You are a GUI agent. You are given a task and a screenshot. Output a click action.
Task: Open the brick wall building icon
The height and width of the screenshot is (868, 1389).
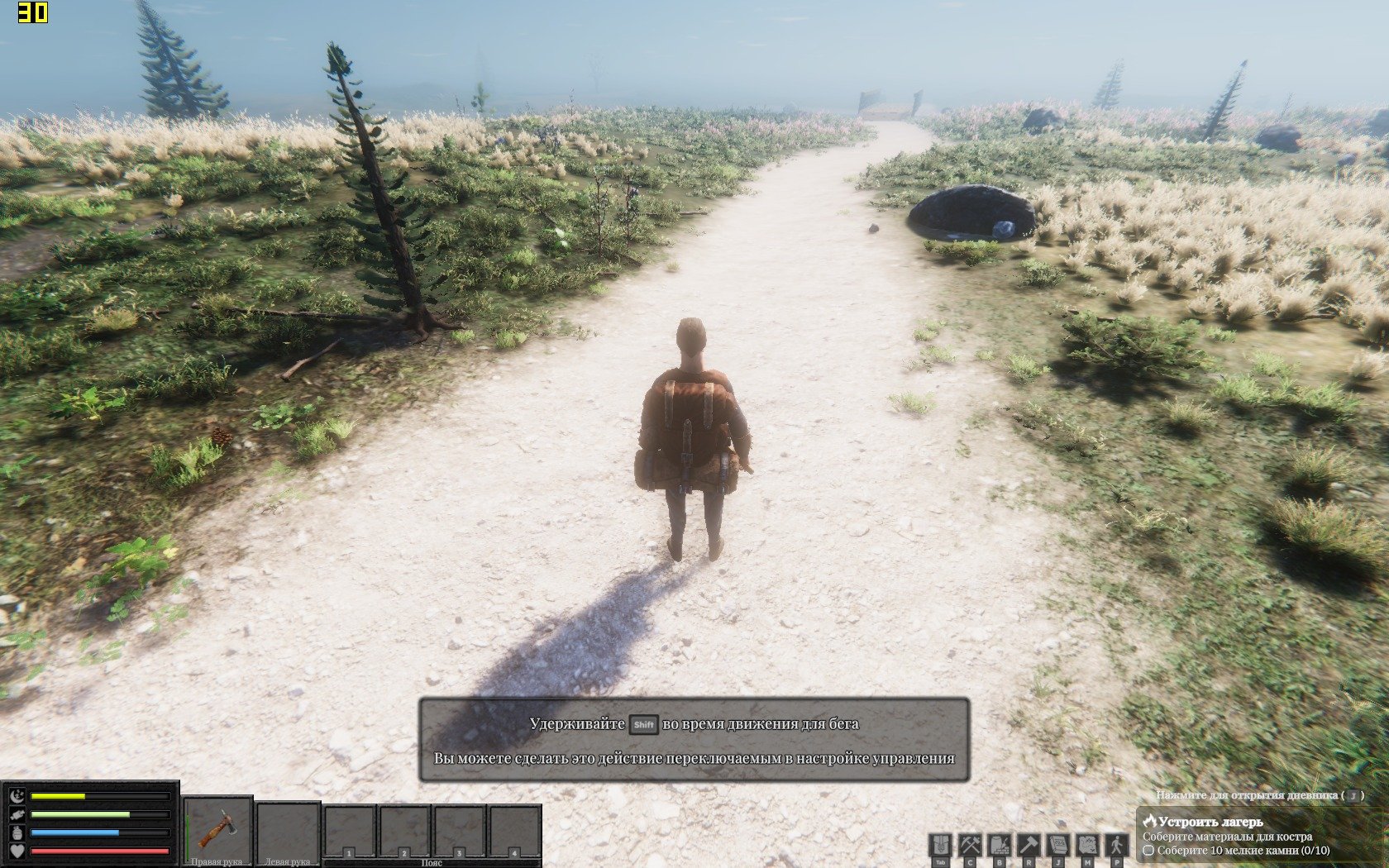pyautogui.click(x=999, y=845)
